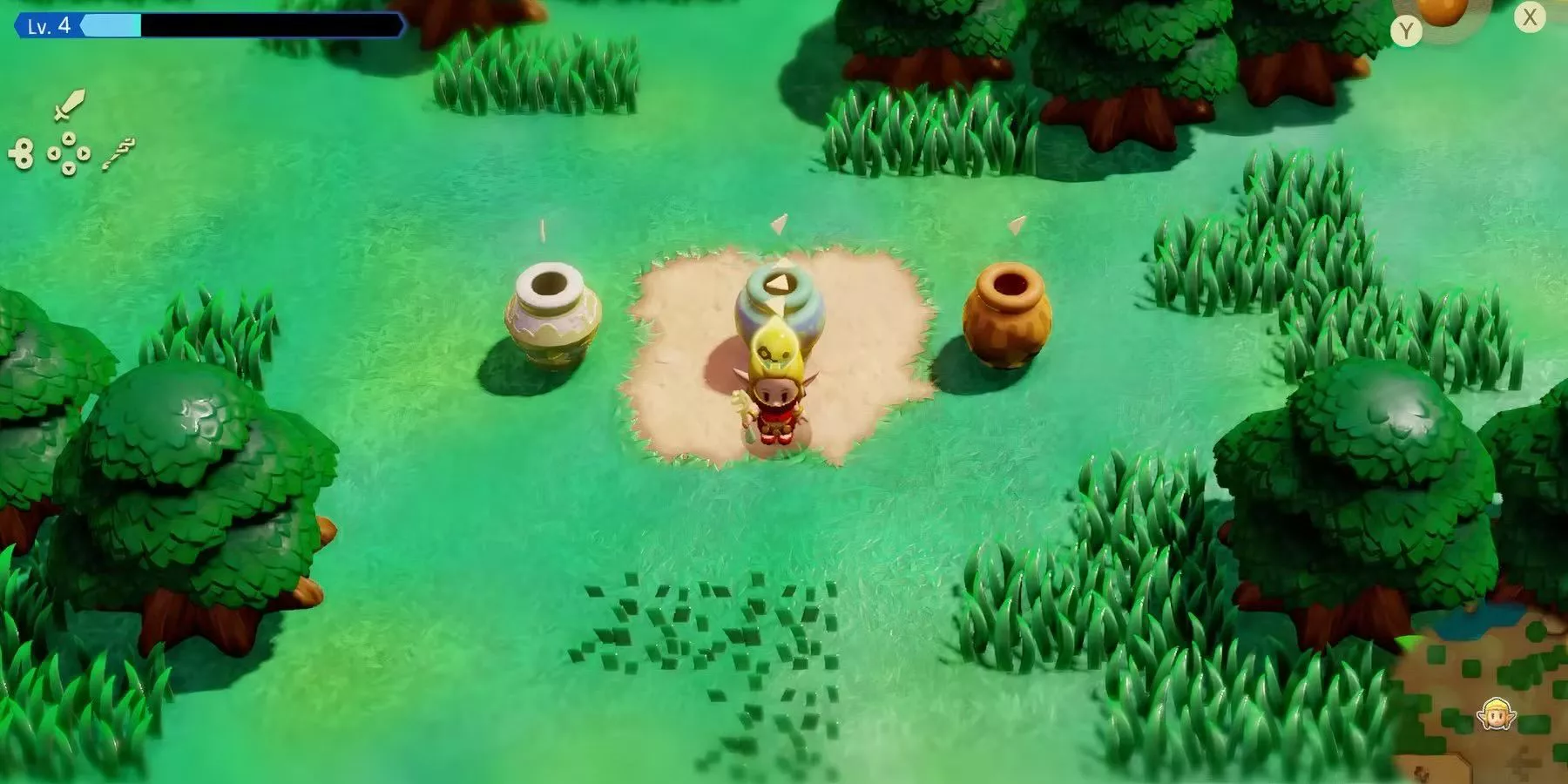The width and height of the screenshot is (1568, 784).
Task: Click the right arrow of the D-pad icon
Action: [x=84, y=153]
